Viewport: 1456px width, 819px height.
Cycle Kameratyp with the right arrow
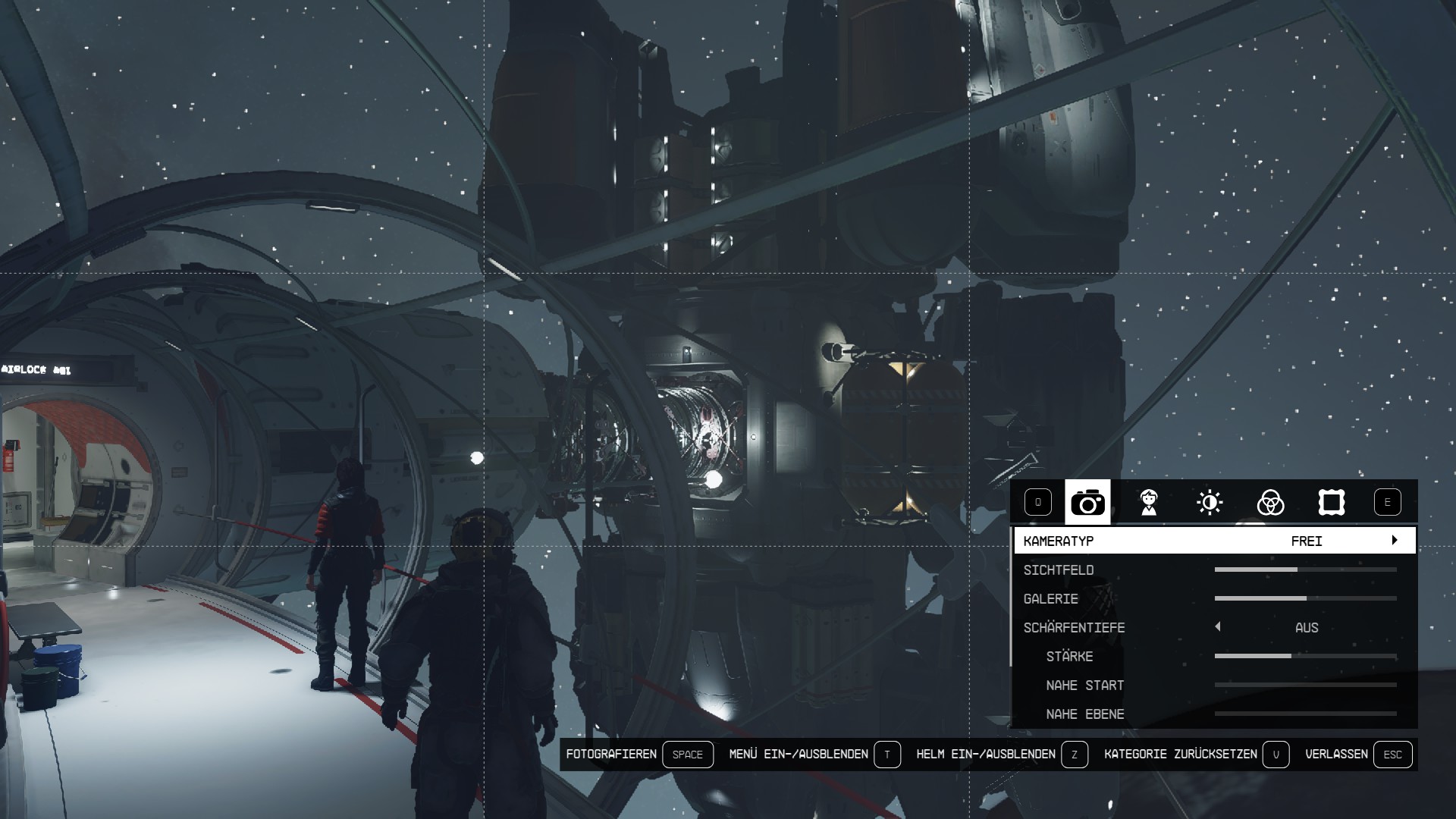(1394, 541)
